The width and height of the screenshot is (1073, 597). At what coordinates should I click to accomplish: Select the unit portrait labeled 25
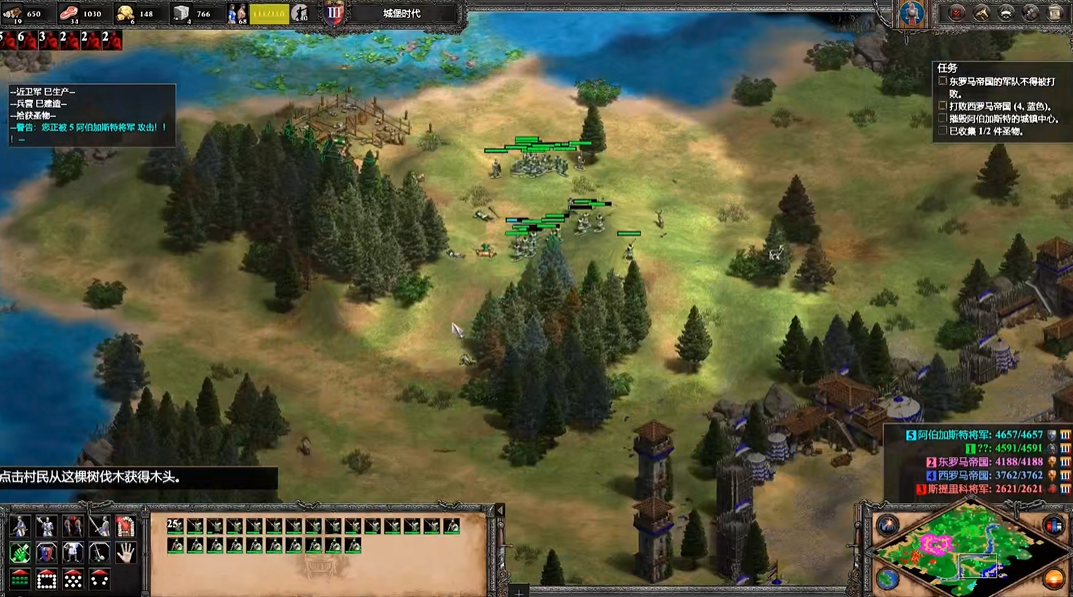point(176,526)
